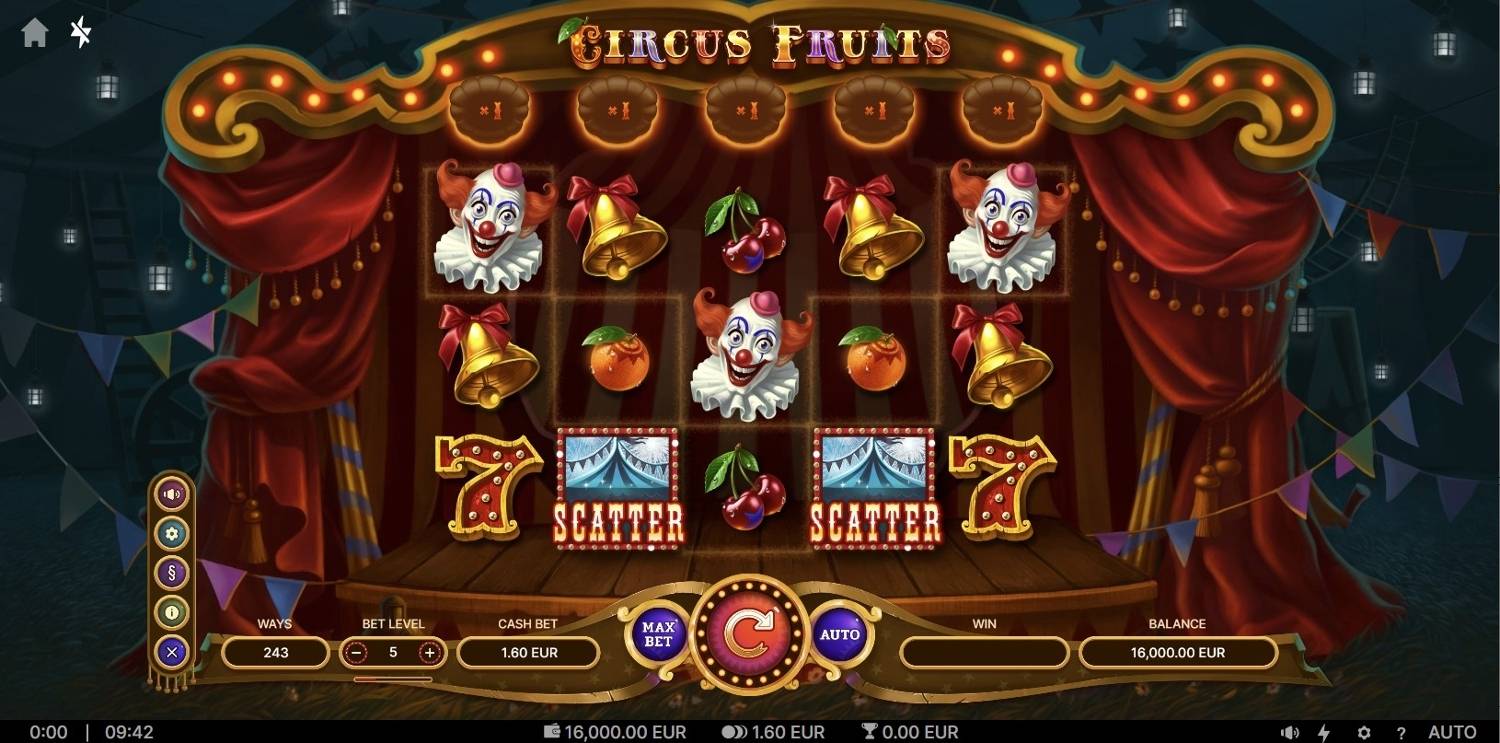Mute the game sound in the sidebar

(170, 492)
